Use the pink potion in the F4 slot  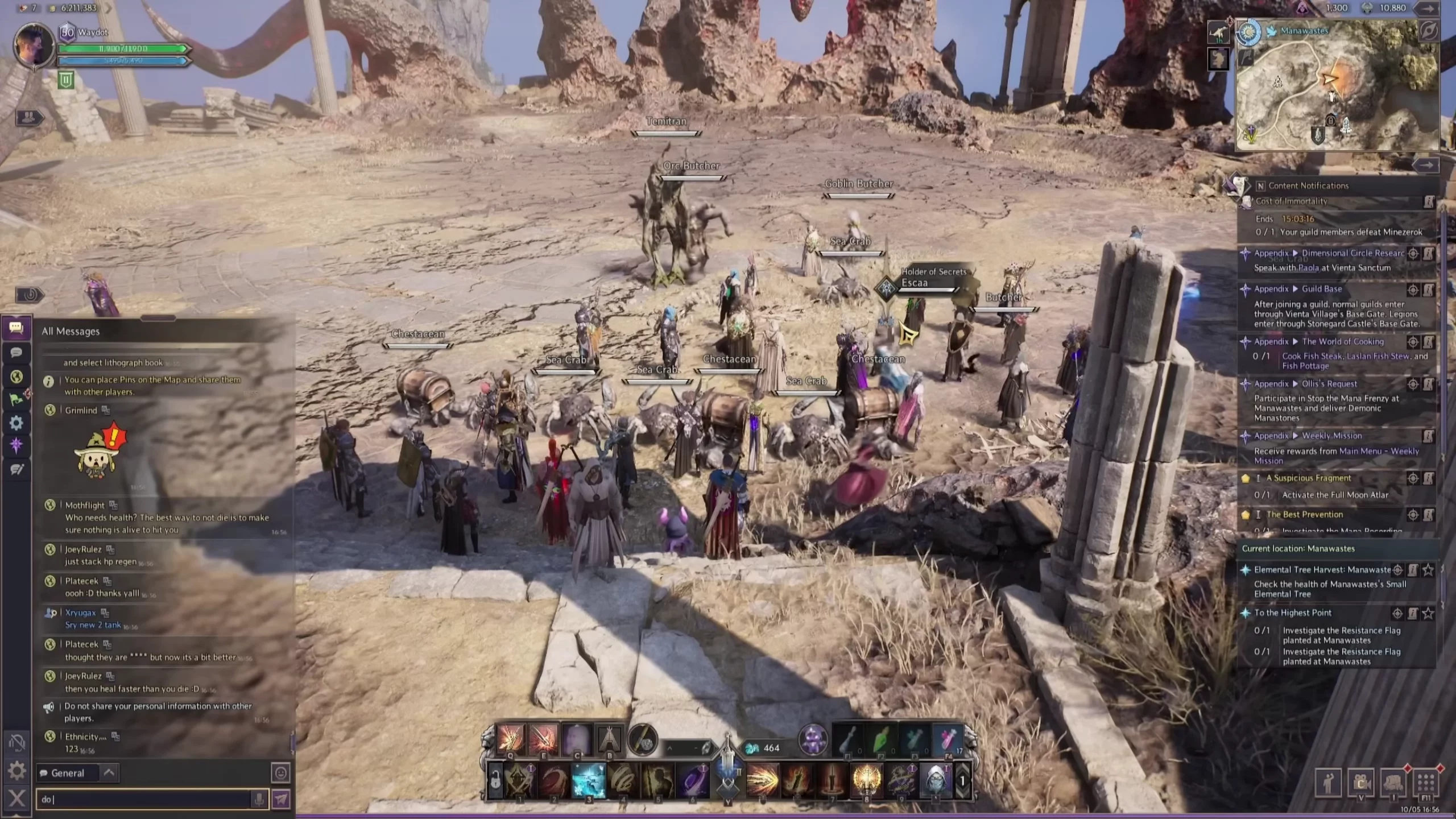coord(948,739)
